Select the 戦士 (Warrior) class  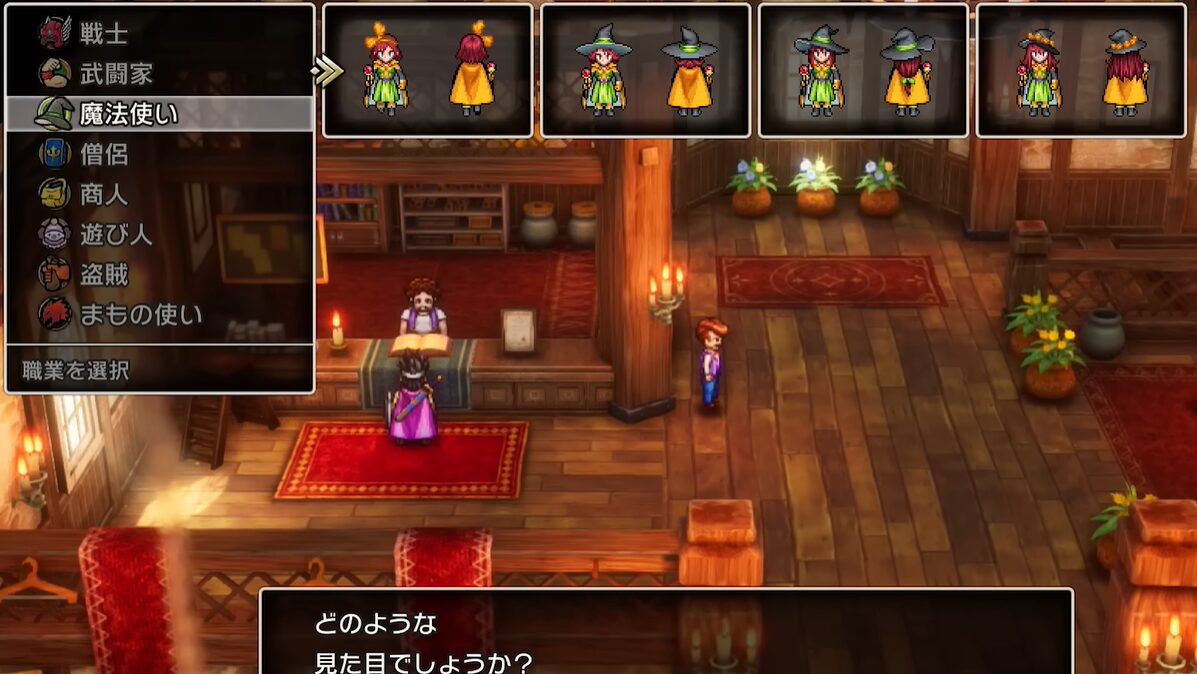point(104,33)
